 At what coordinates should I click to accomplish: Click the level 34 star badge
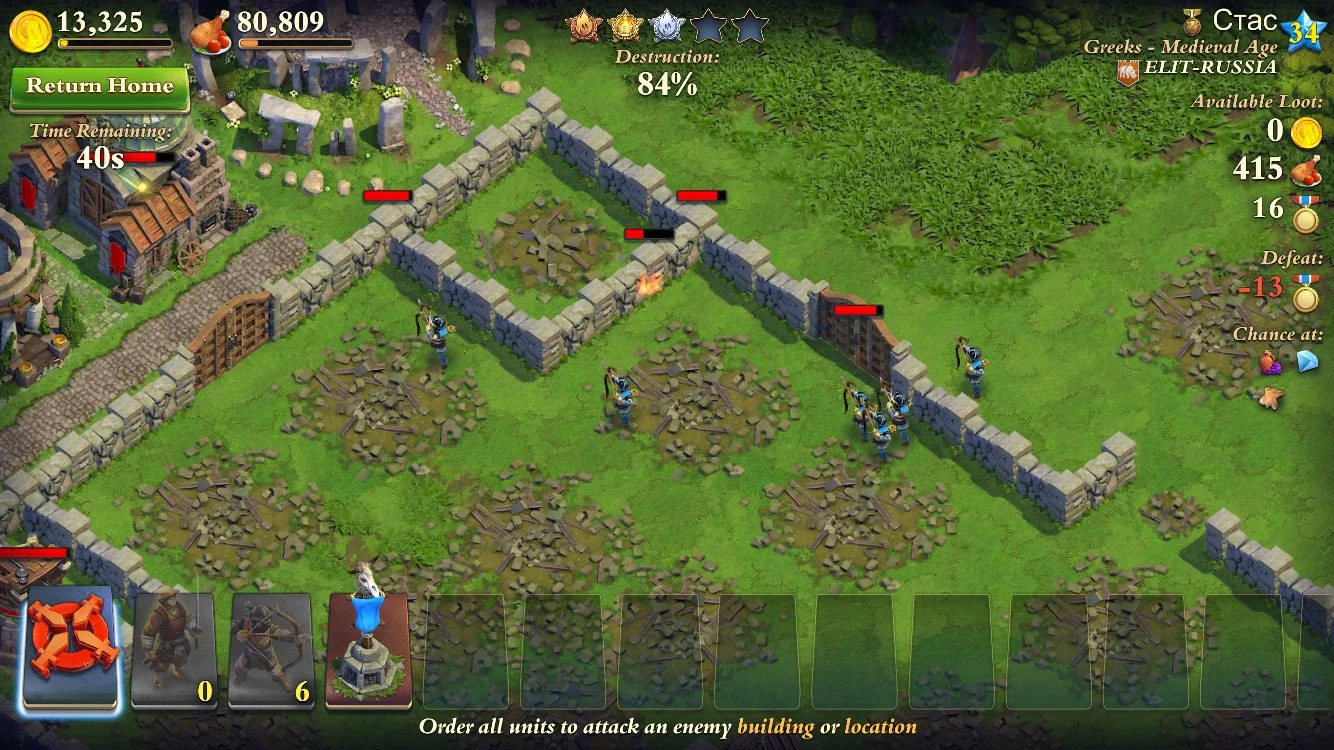(x=1302, y=33)
